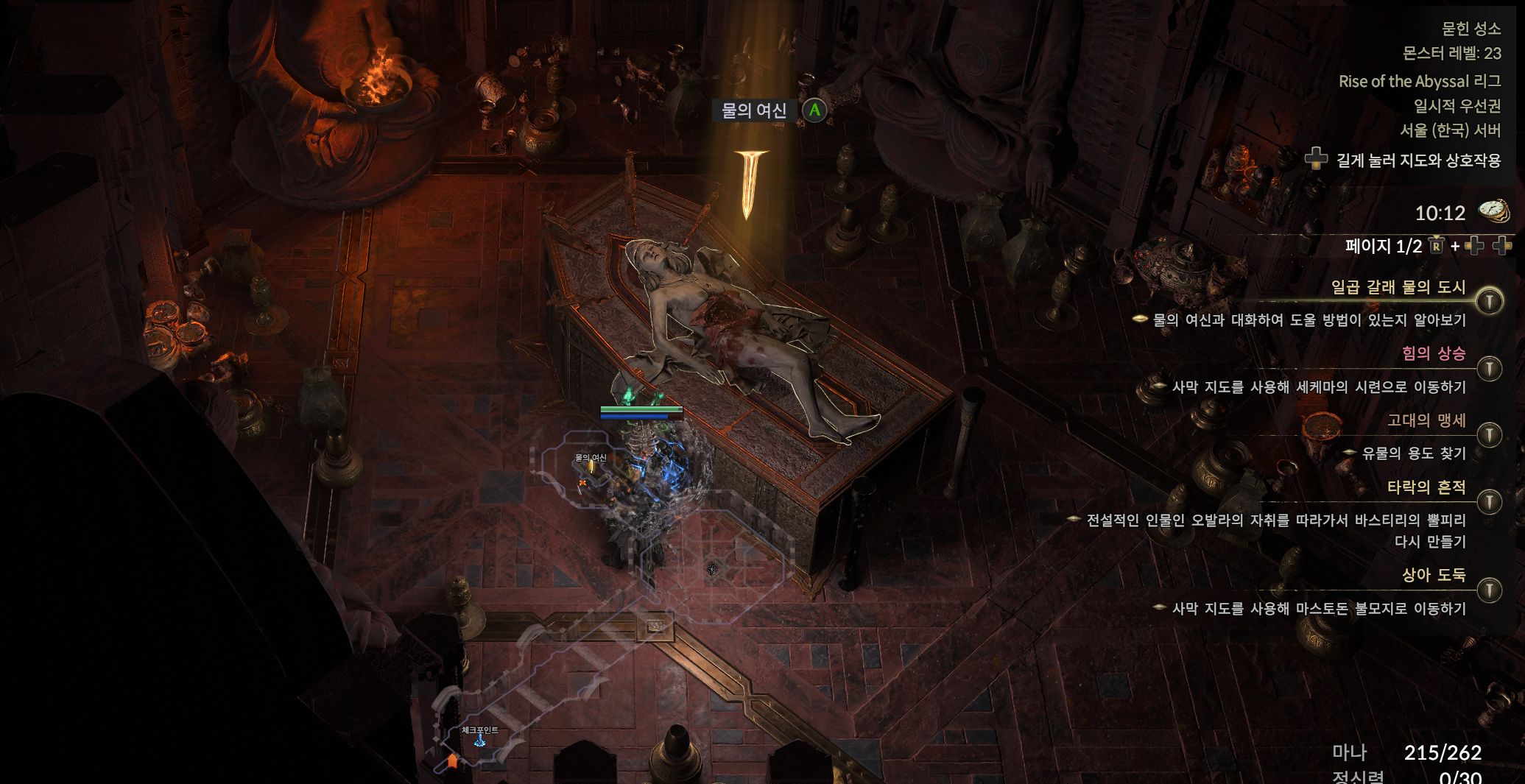
Task: Select the 타락의 흔적 quest title
Action: [1426, 487]
